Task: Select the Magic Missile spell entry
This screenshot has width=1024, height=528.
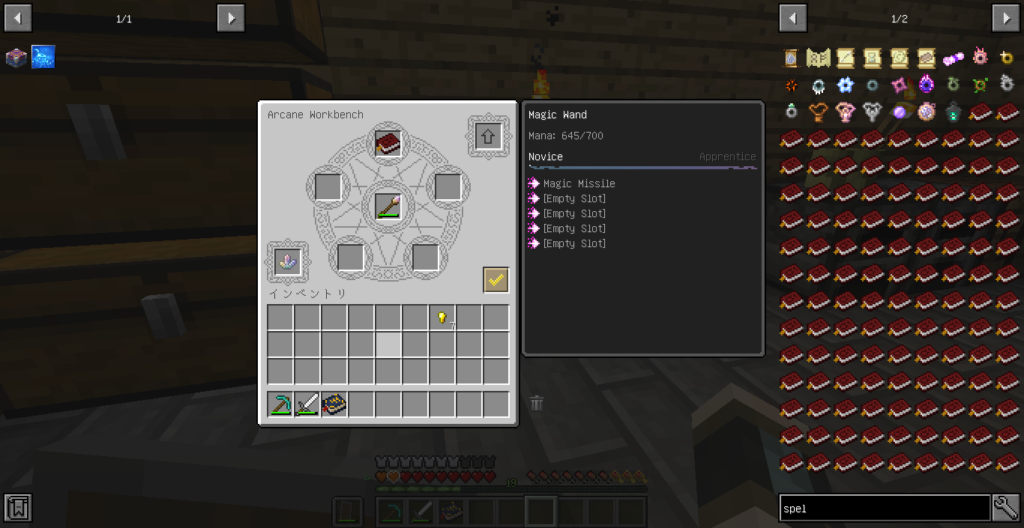Action: point(578,184)
